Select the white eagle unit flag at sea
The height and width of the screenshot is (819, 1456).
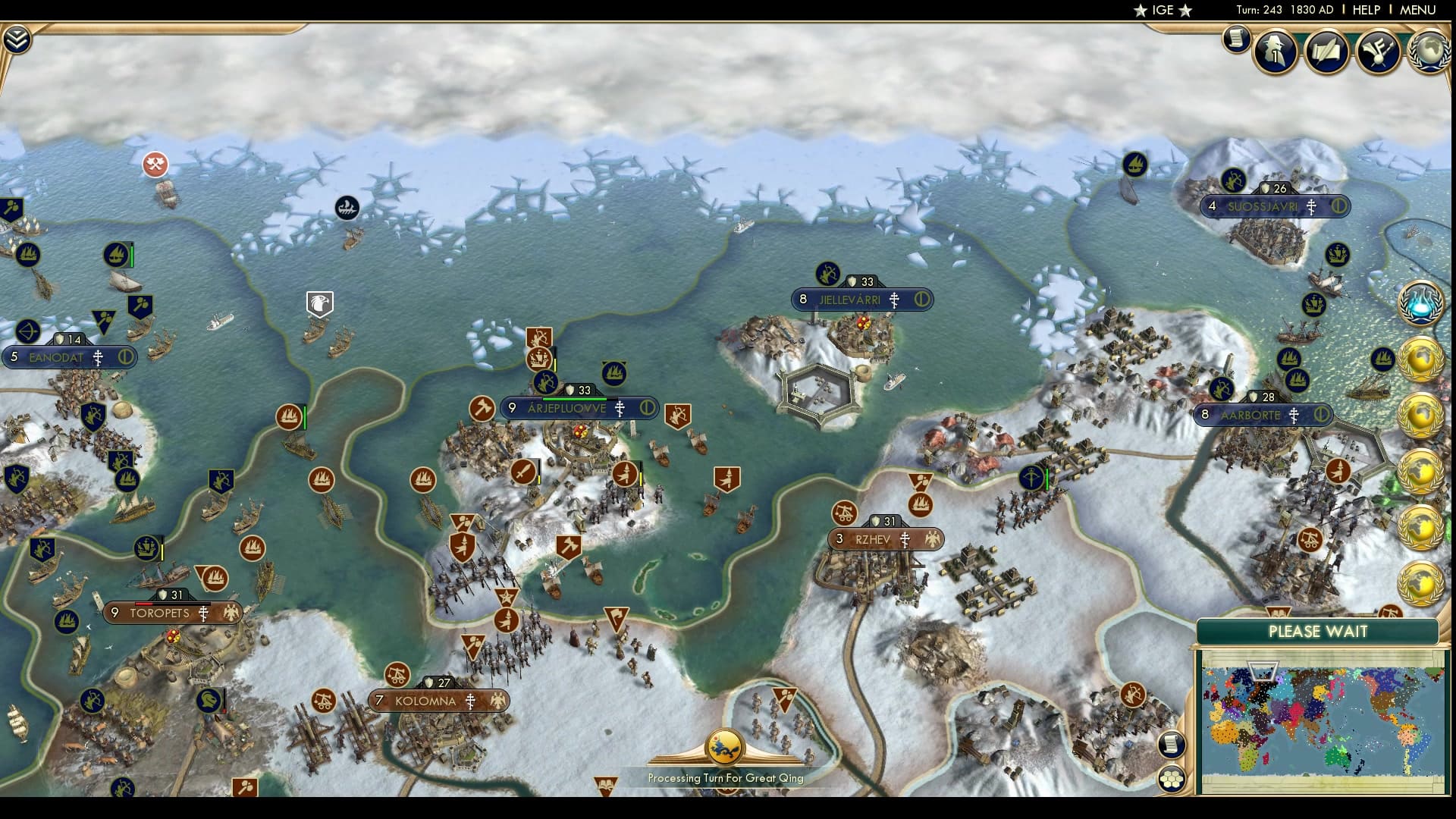point(318,303)
